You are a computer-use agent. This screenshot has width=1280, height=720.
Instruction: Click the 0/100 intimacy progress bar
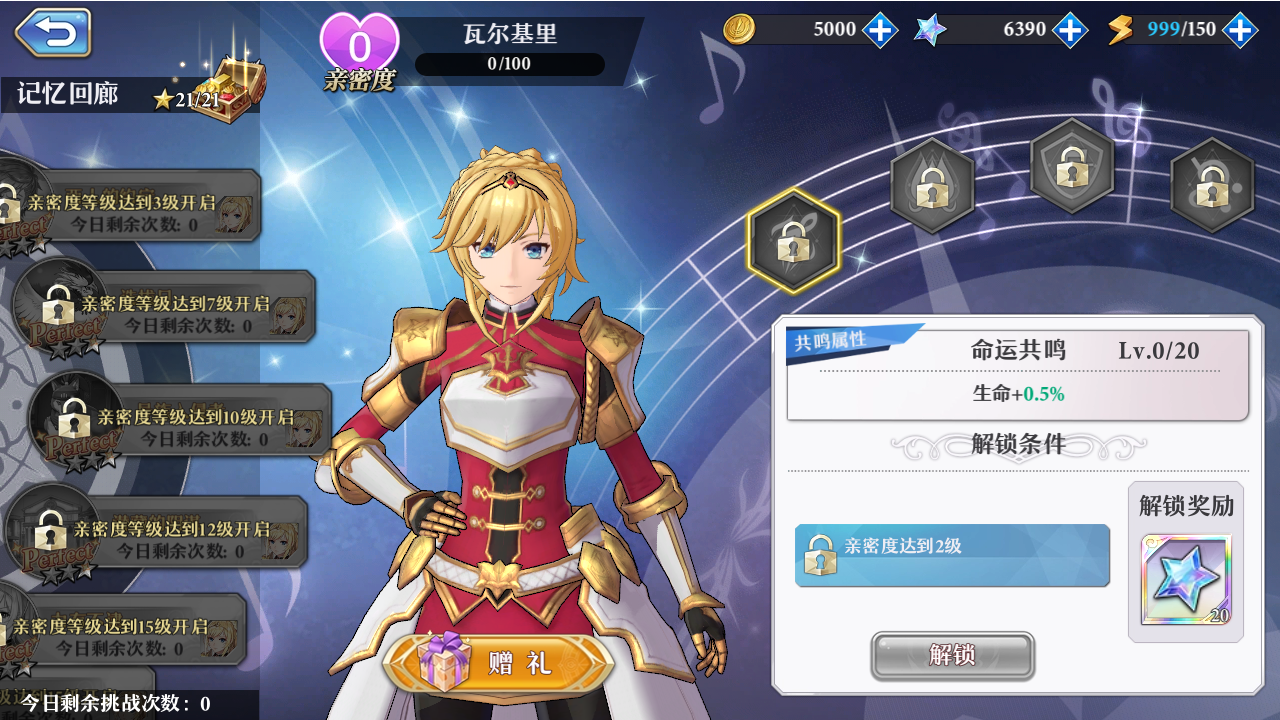(x=511, y=65)
